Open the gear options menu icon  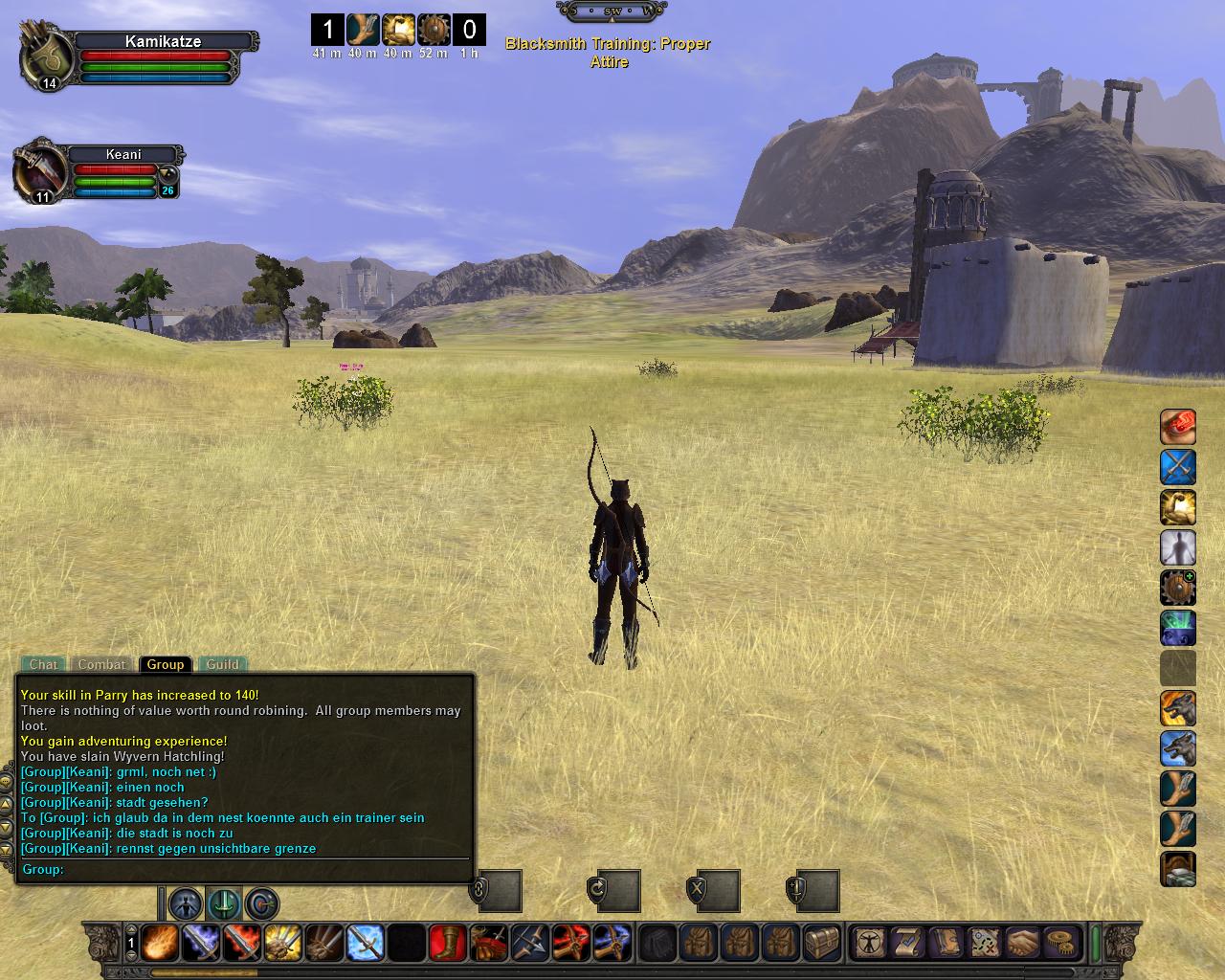1060,943
